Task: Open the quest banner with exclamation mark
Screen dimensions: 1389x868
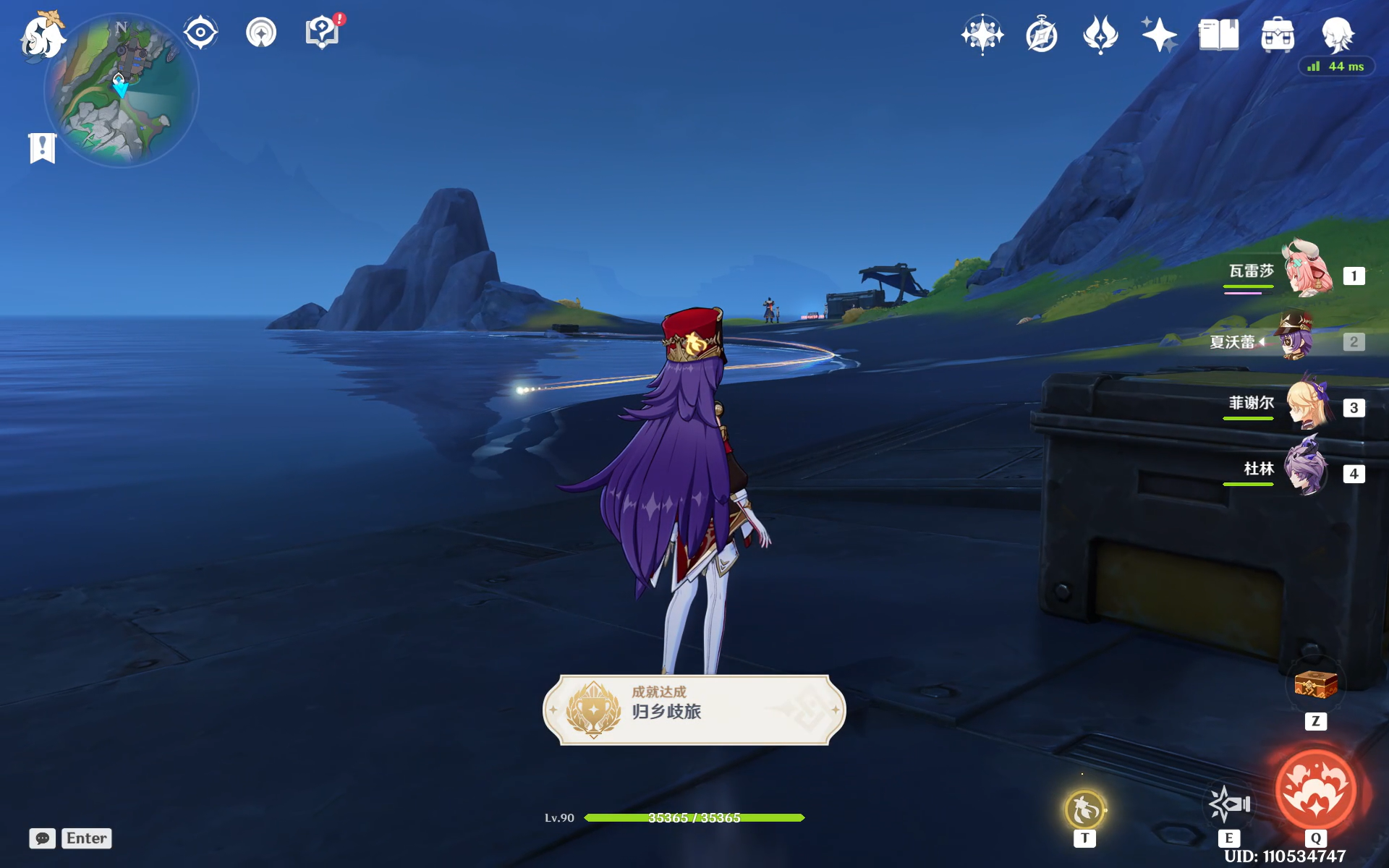Action: pyautogui.click(x=43, y=148)
